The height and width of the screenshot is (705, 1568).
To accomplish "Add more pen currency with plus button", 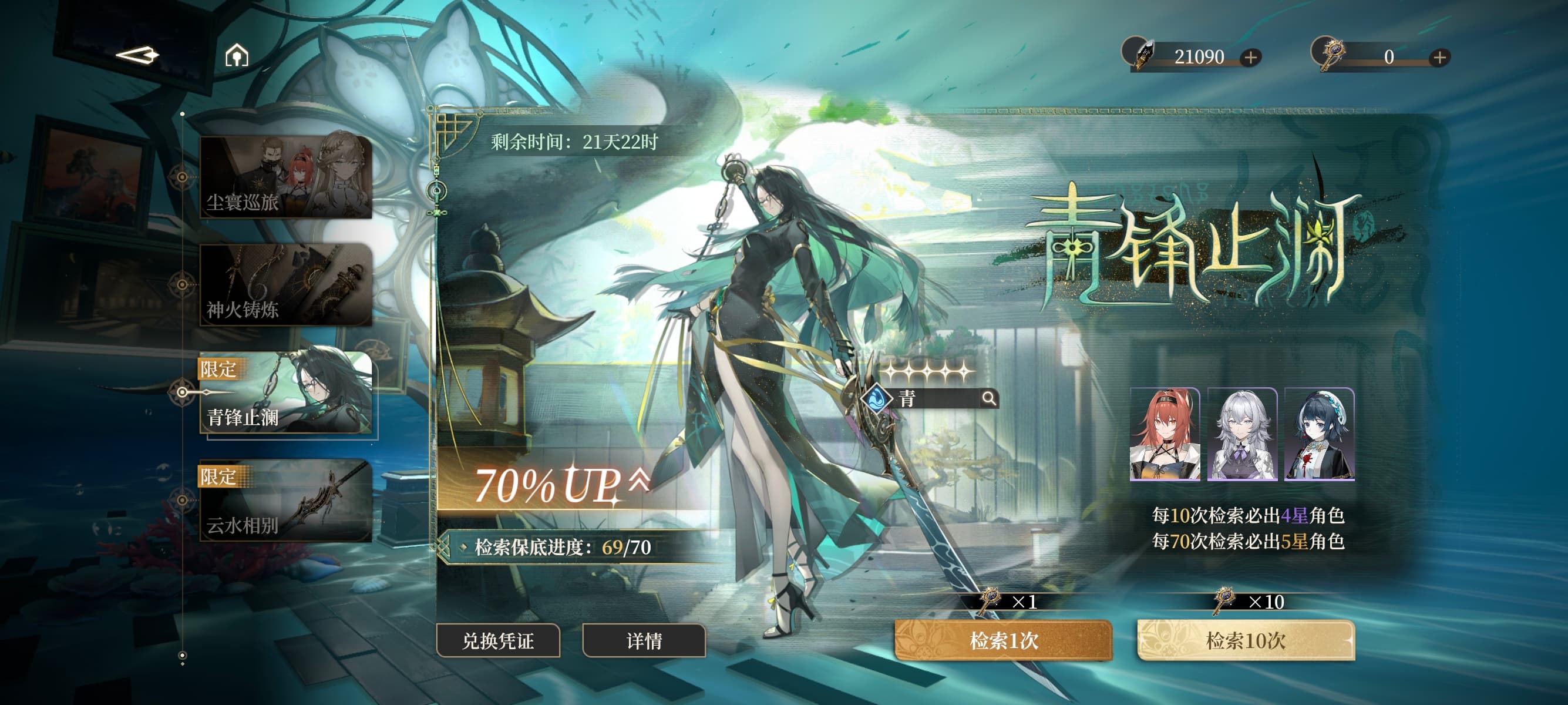I will [x=1250, y=57].
